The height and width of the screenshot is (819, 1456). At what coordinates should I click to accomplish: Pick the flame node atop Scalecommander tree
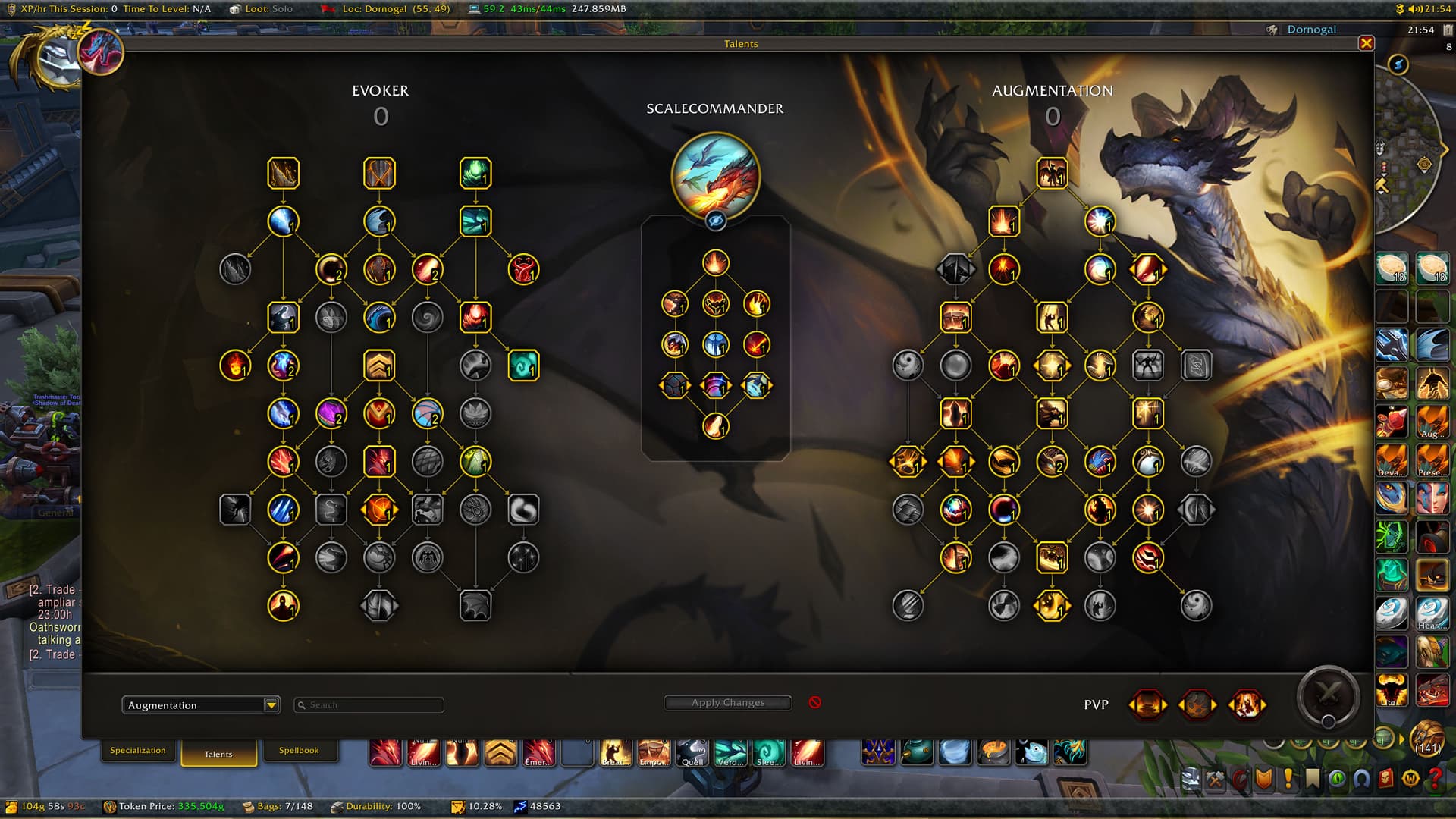715,263
